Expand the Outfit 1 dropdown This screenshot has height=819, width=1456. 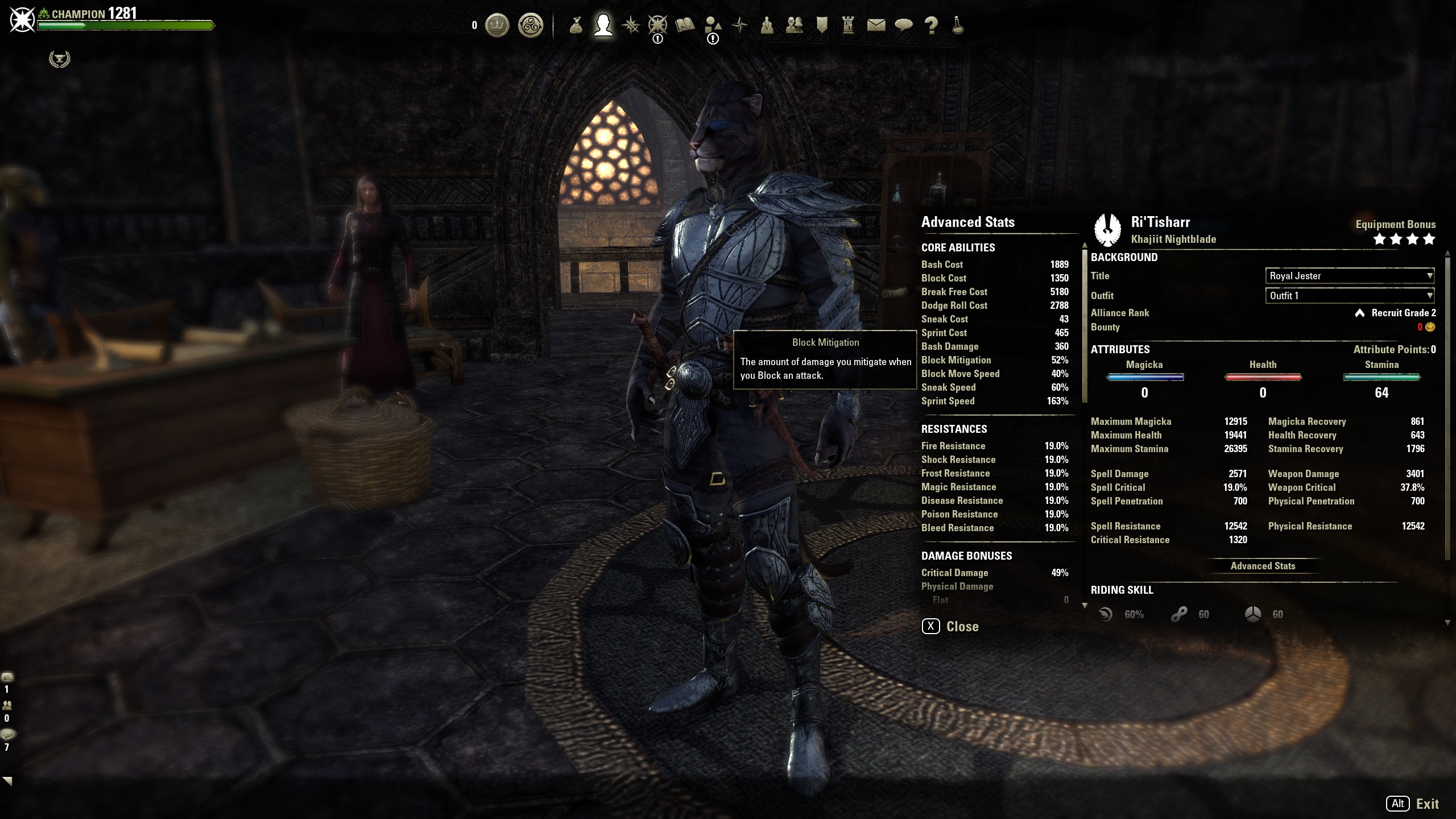coord(1349,296)
